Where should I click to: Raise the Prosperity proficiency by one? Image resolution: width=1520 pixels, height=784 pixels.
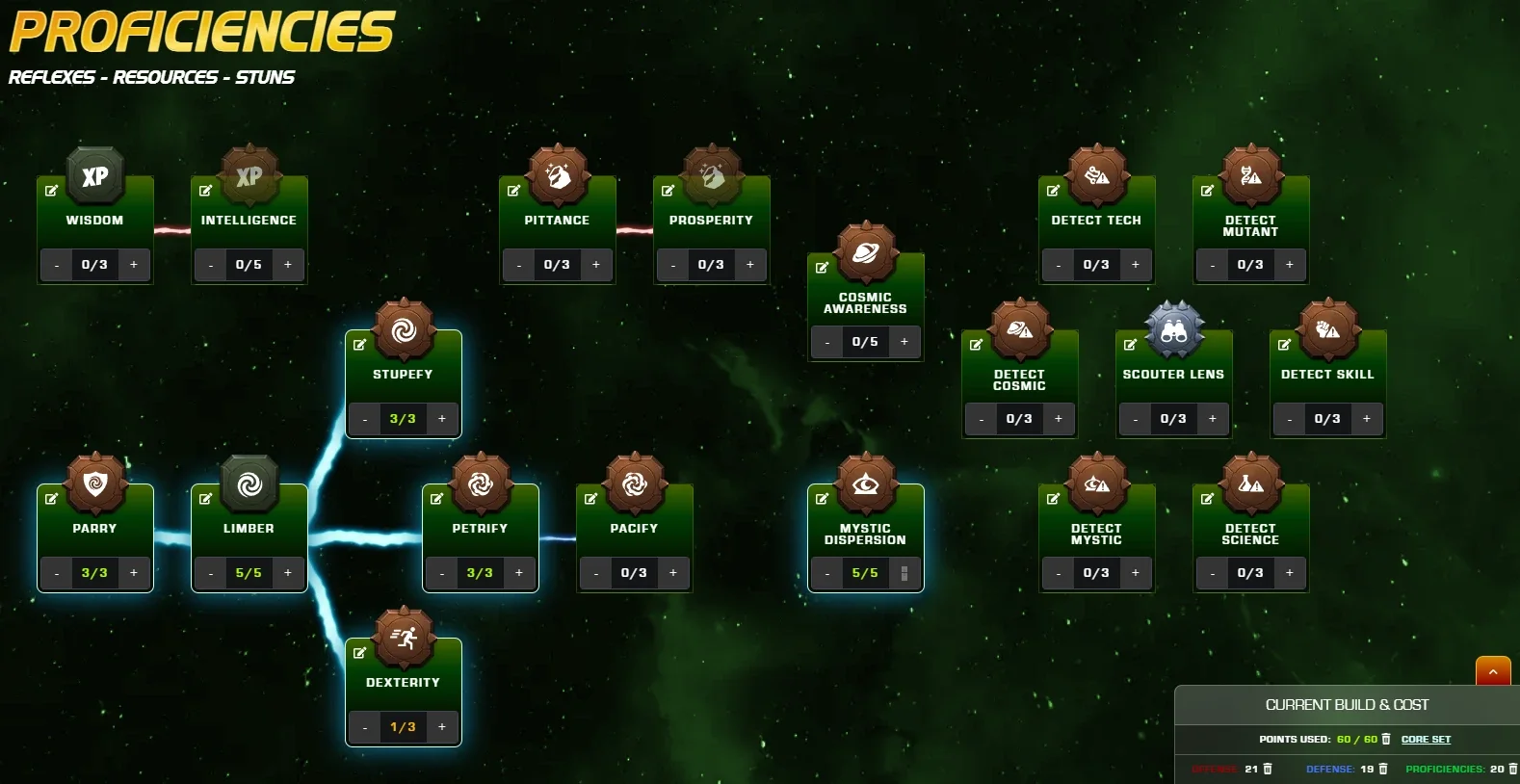point(750,265)
